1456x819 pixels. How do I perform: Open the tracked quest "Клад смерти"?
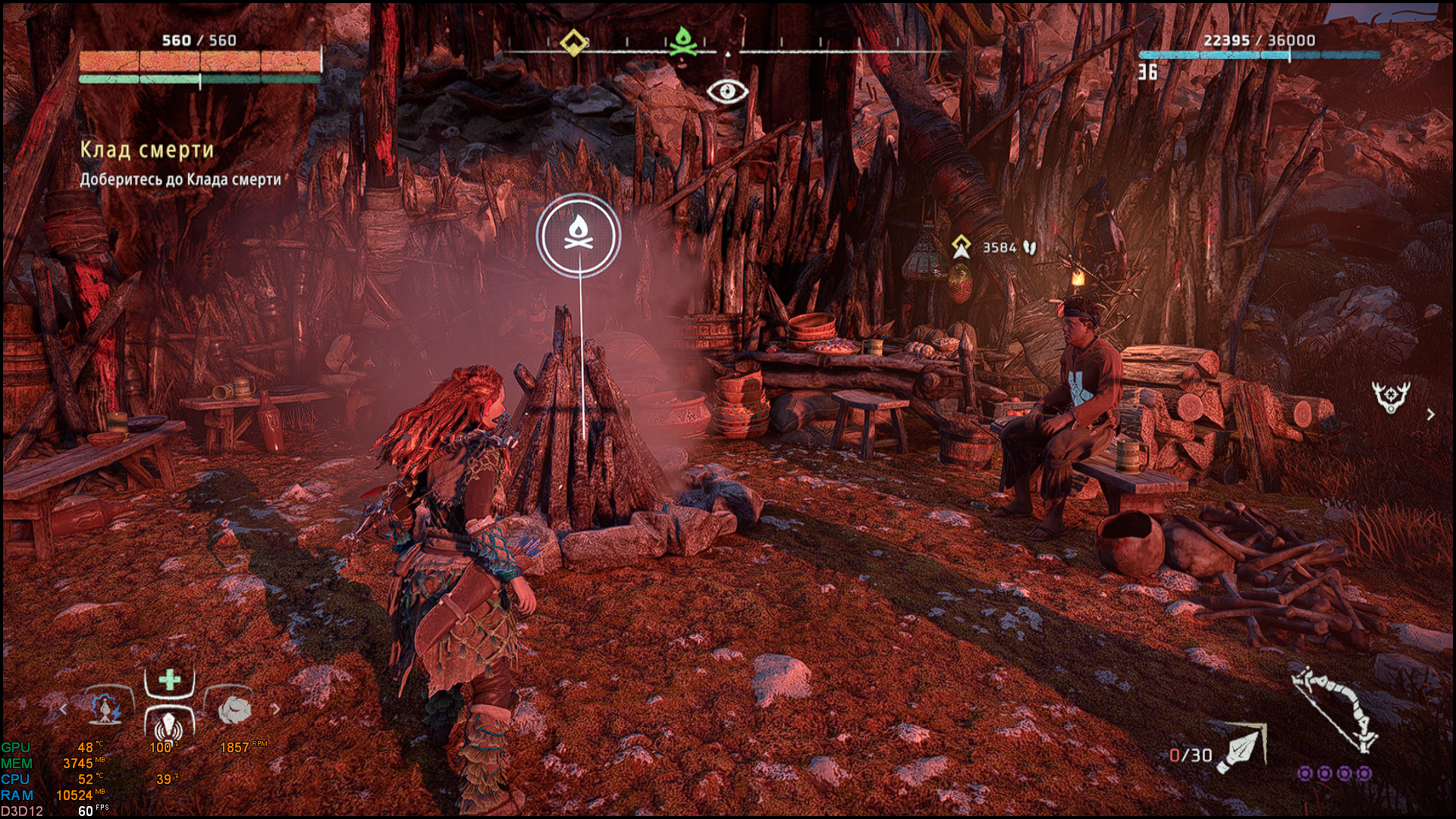click(x=147, y=150)
